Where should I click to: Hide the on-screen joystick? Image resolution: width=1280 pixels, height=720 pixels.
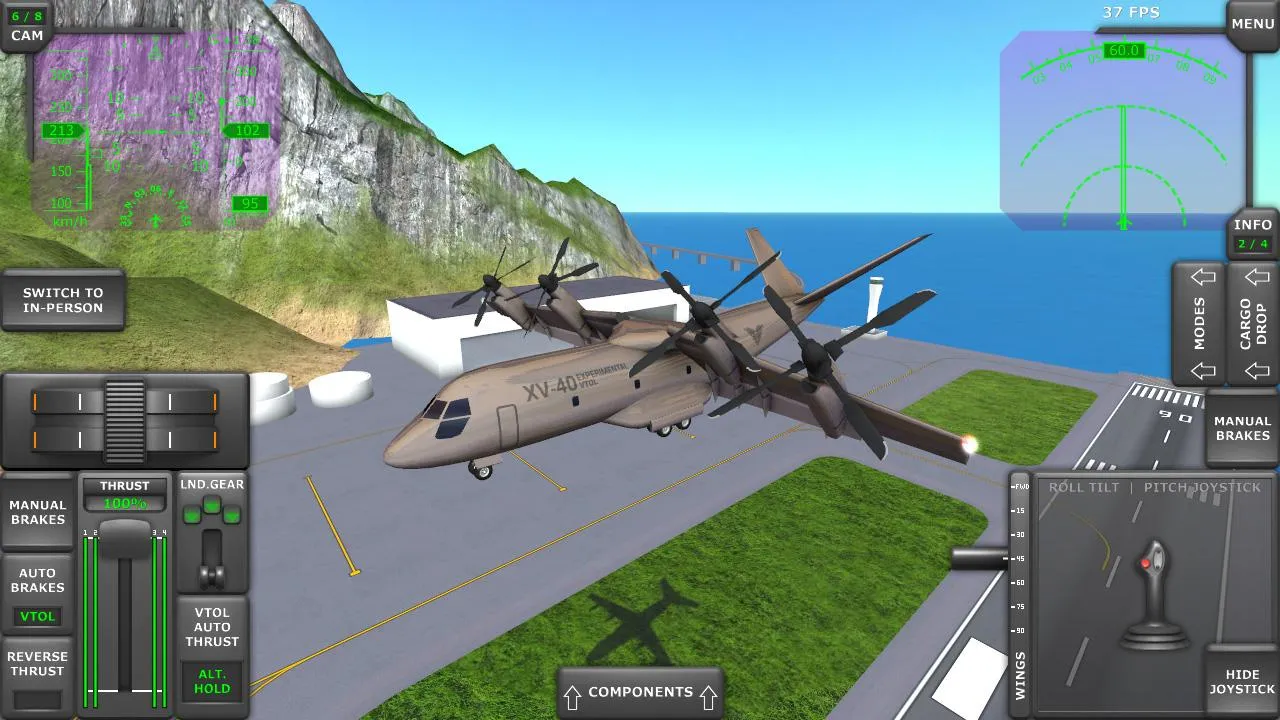[1242, 681]
